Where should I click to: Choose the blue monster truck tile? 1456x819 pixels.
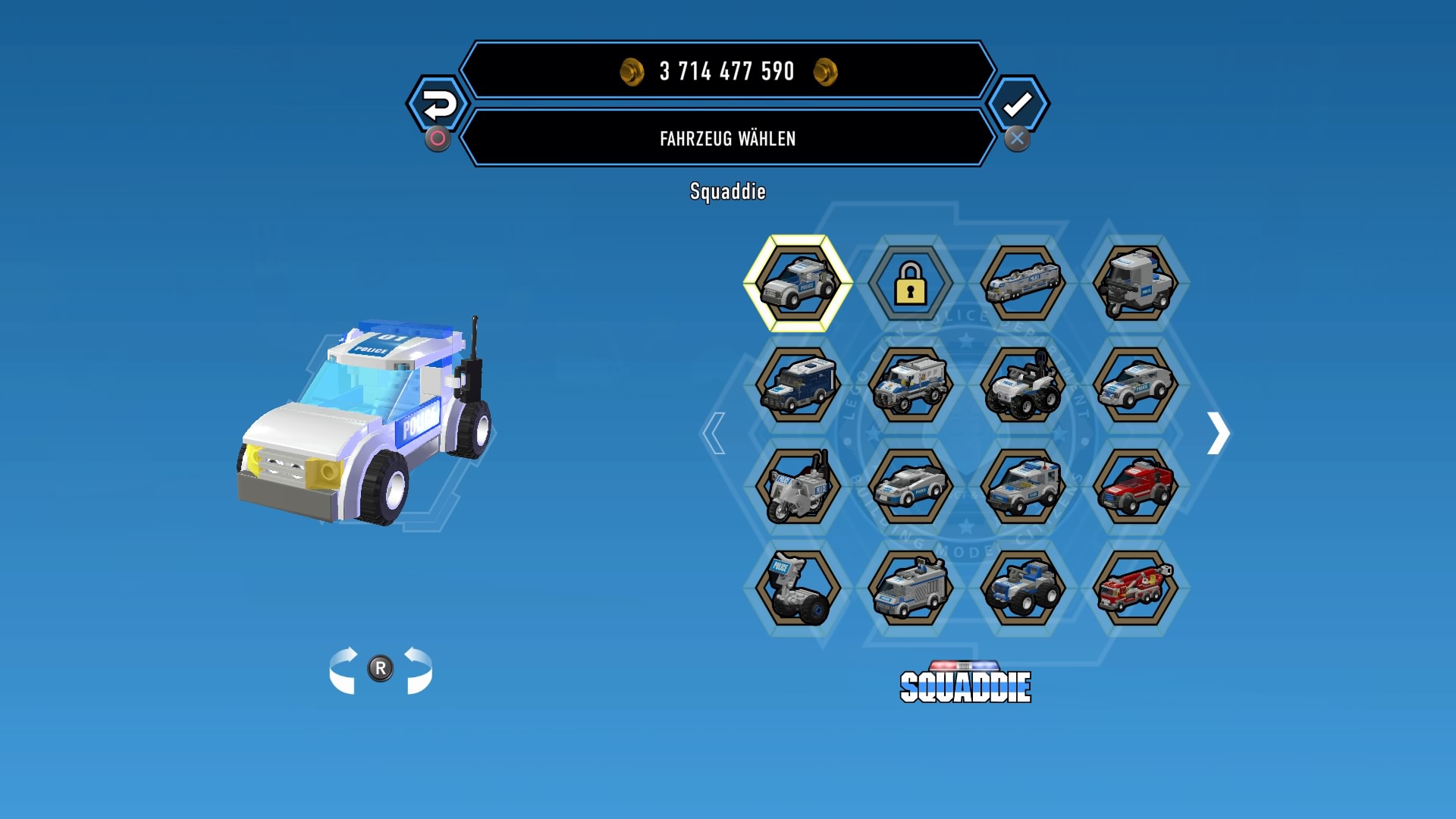coord(1022,588)
